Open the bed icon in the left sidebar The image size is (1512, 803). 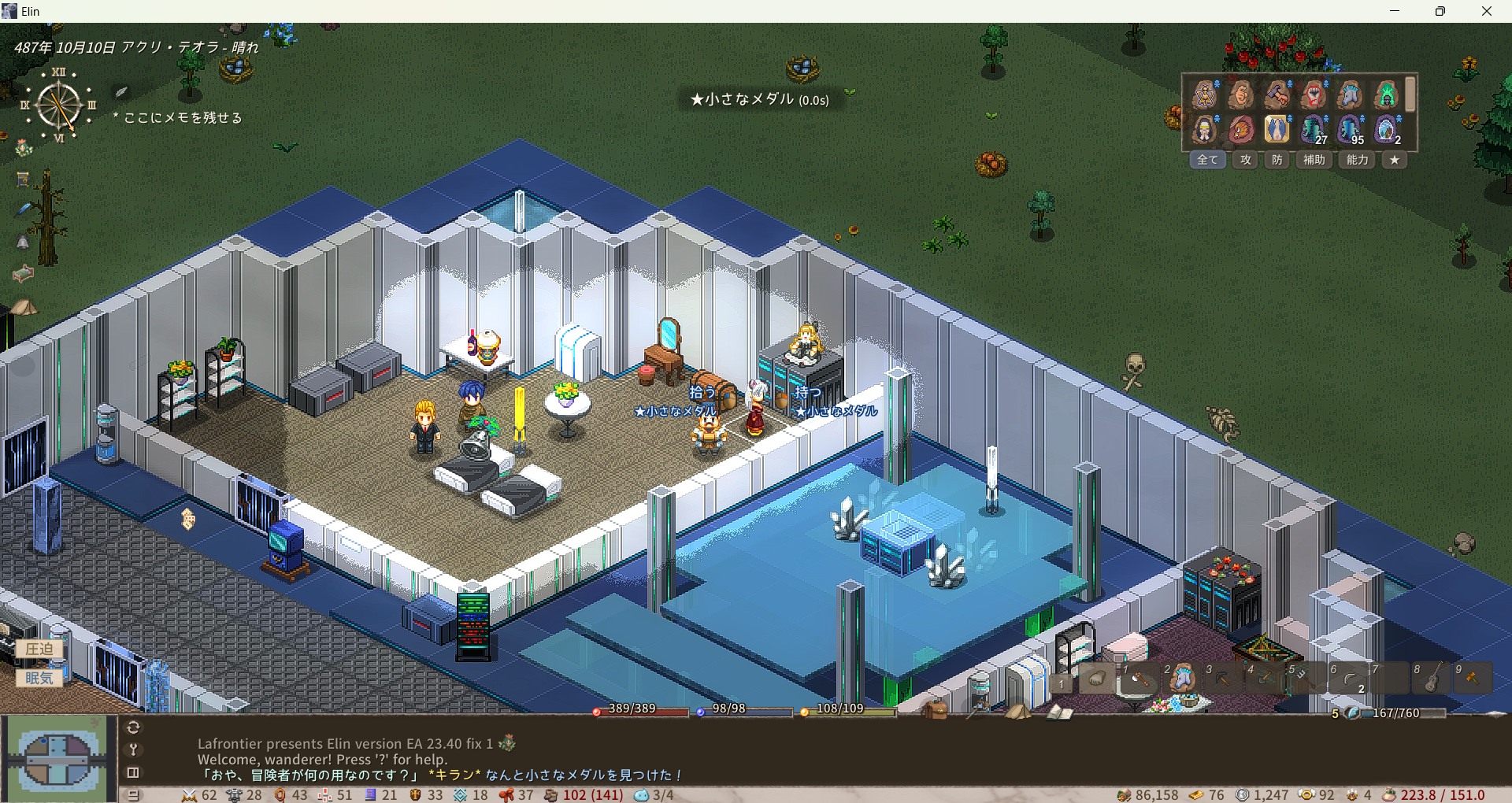23,273
